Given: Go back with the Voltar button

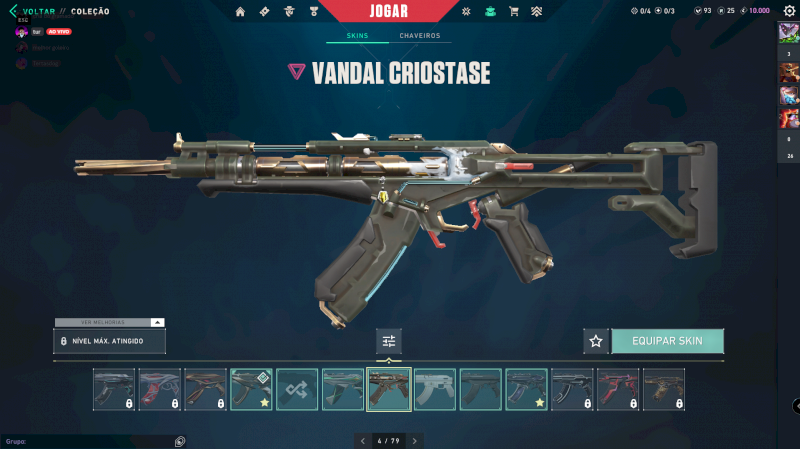Looking at the screenshot, I should click(31, 11).
